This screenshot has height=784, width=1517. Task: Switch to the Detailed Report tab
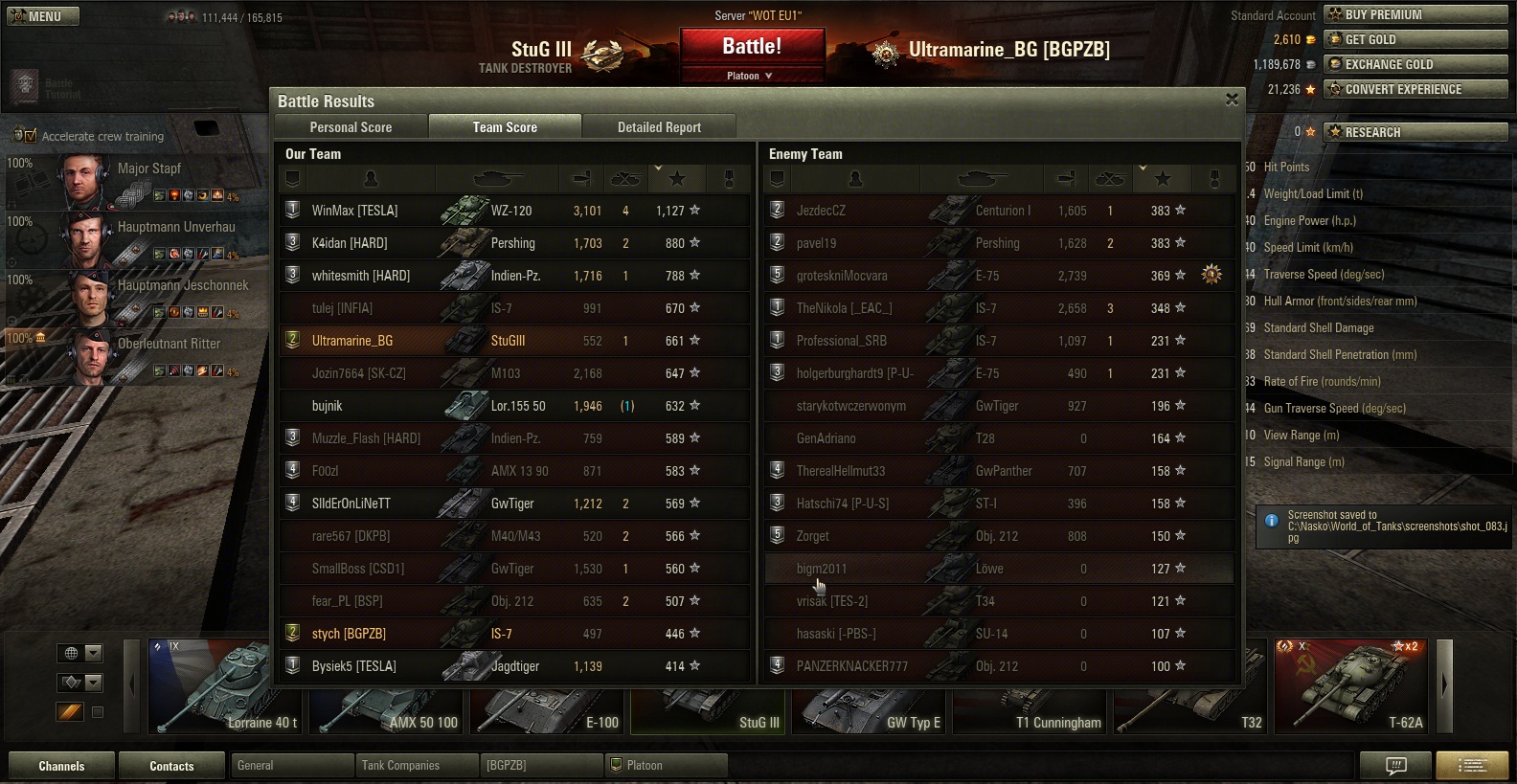[659, 127]
